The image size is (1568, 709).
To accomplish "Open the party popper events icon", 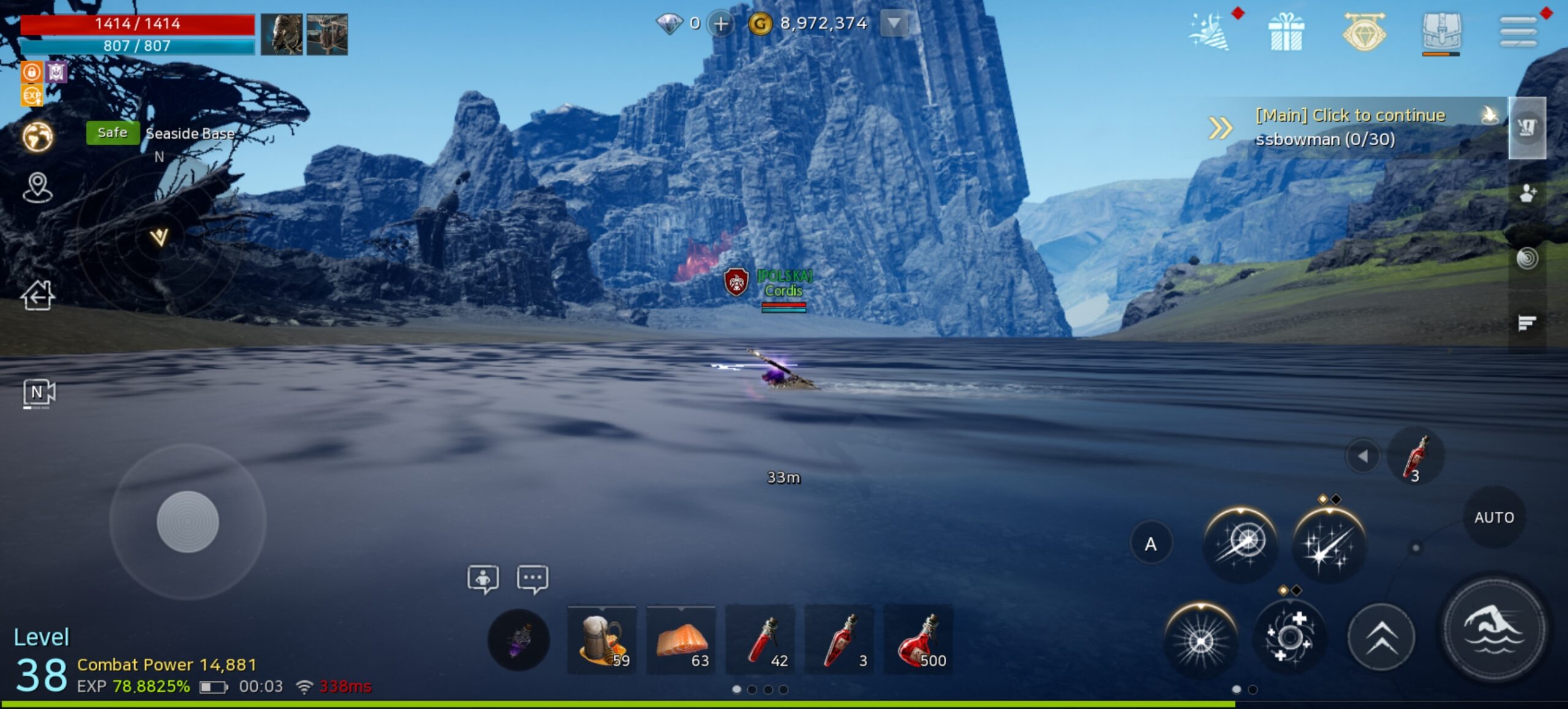I will tap(1208, 32).
